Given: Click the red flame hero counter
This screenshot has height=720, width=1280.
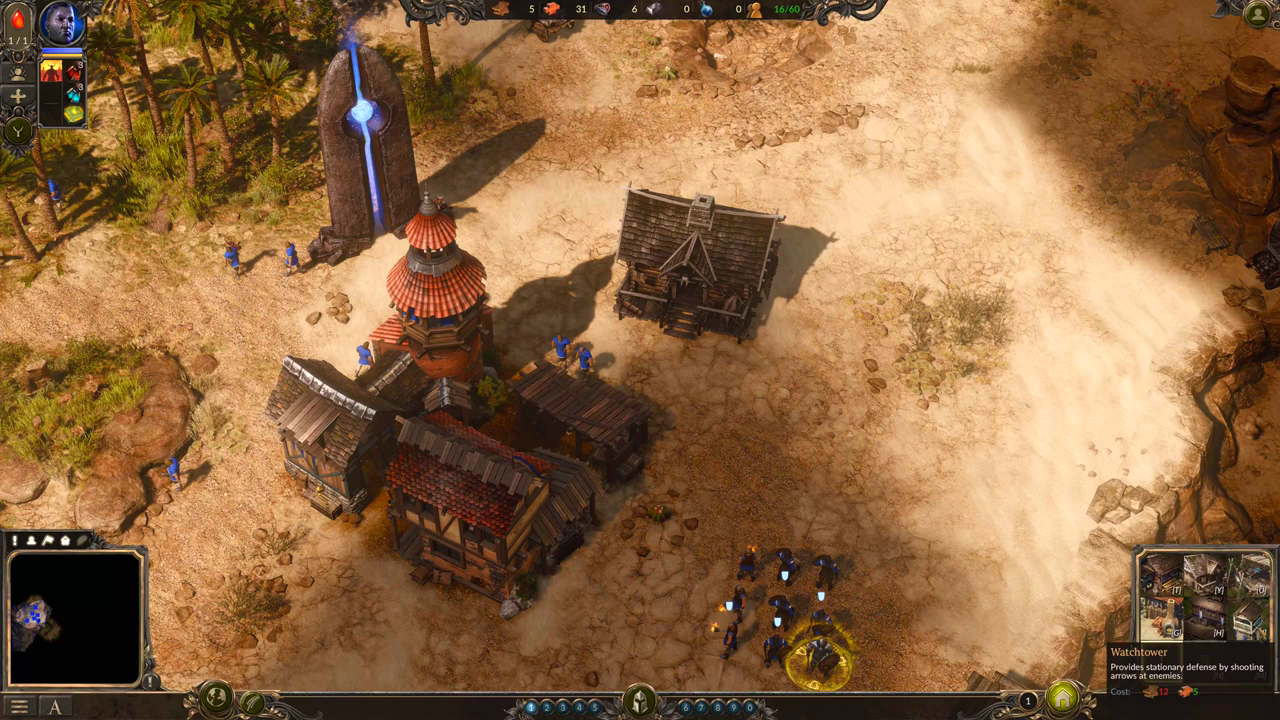Looking at the screenshot, I should tap(18, 23).
